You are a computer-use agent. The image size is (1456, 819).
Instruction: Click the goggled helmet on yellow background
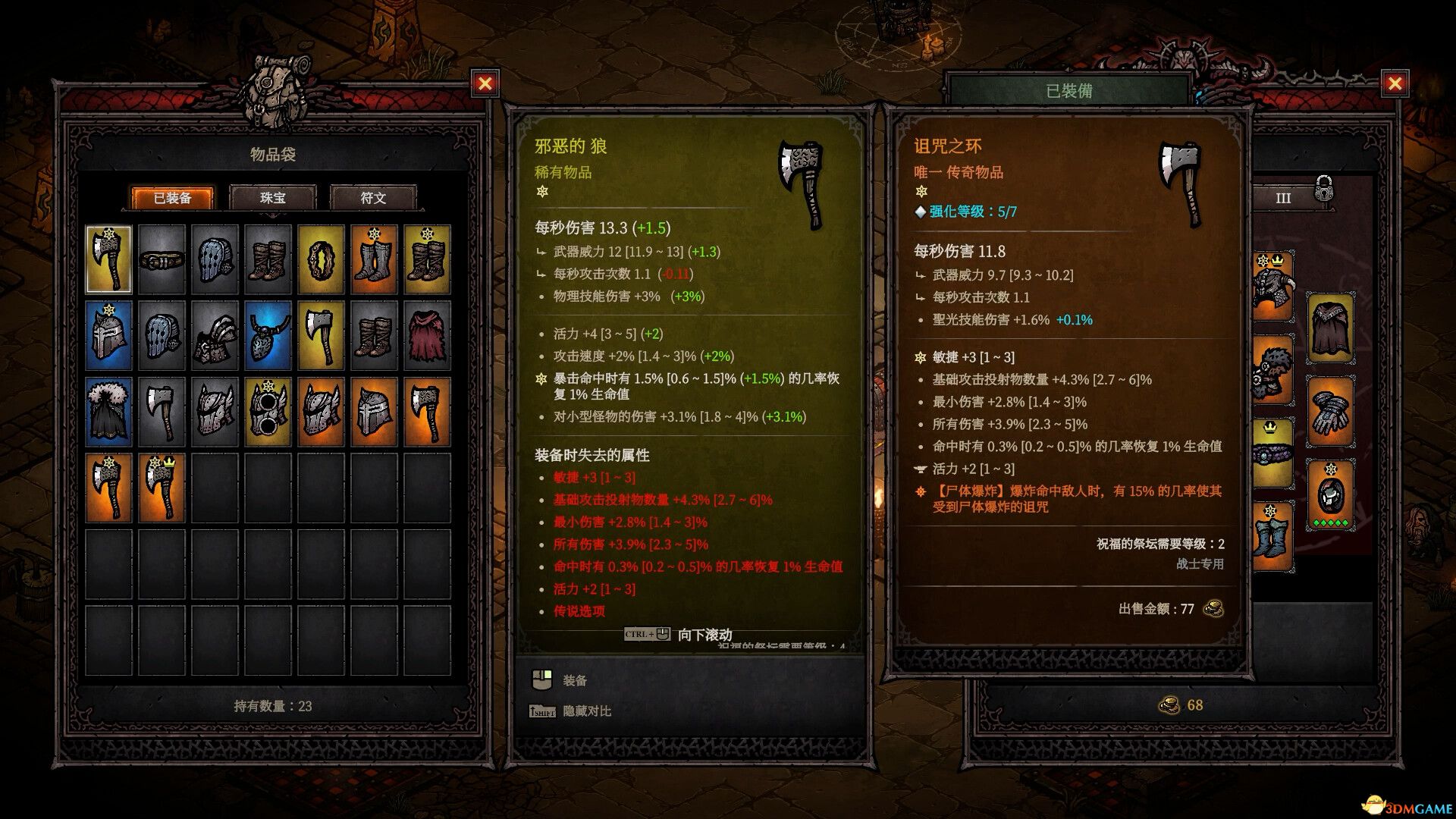267,410
